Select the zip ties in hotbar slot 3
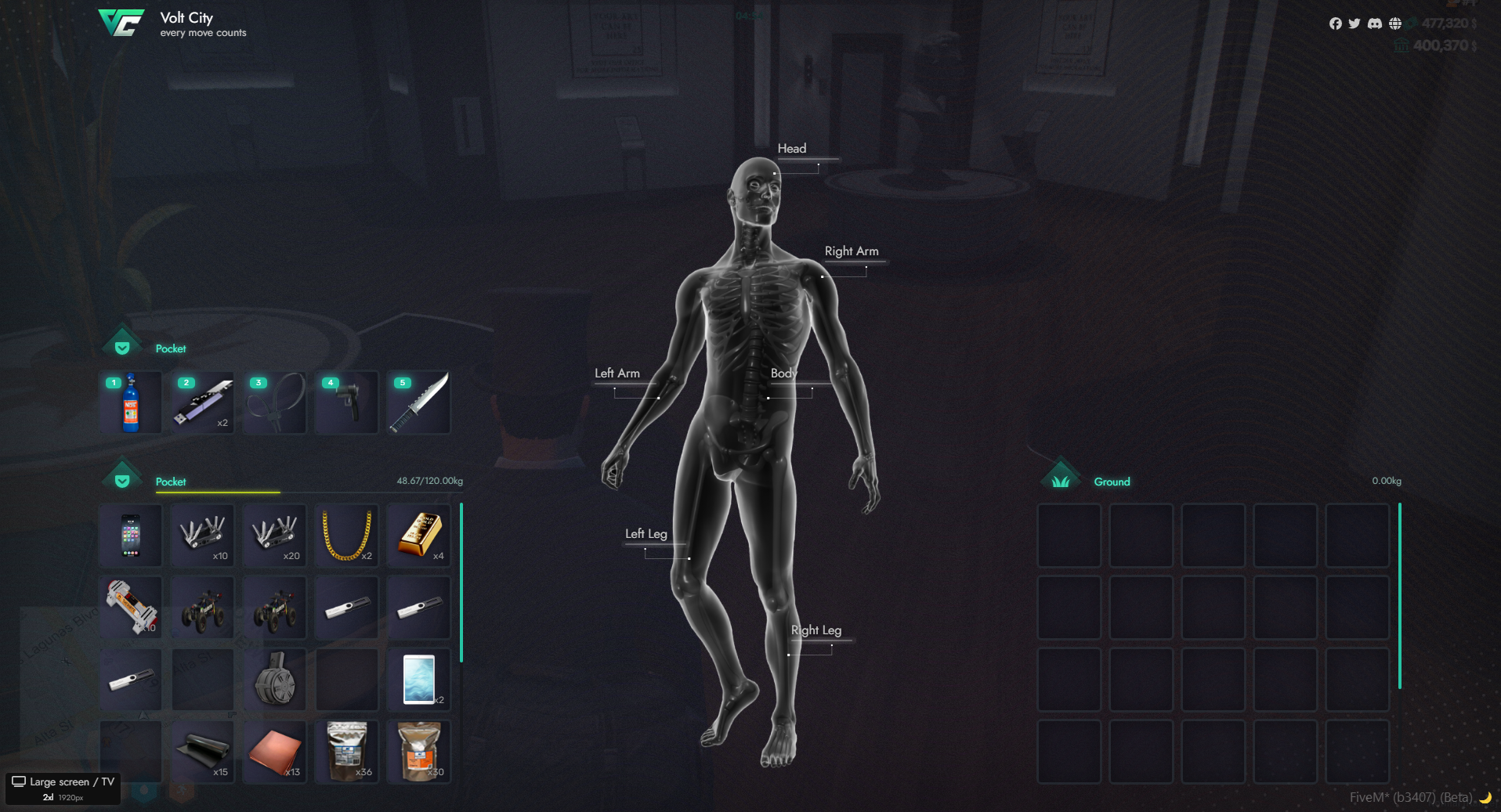The width and height of the screenshot is (1501, 812). 274,402
